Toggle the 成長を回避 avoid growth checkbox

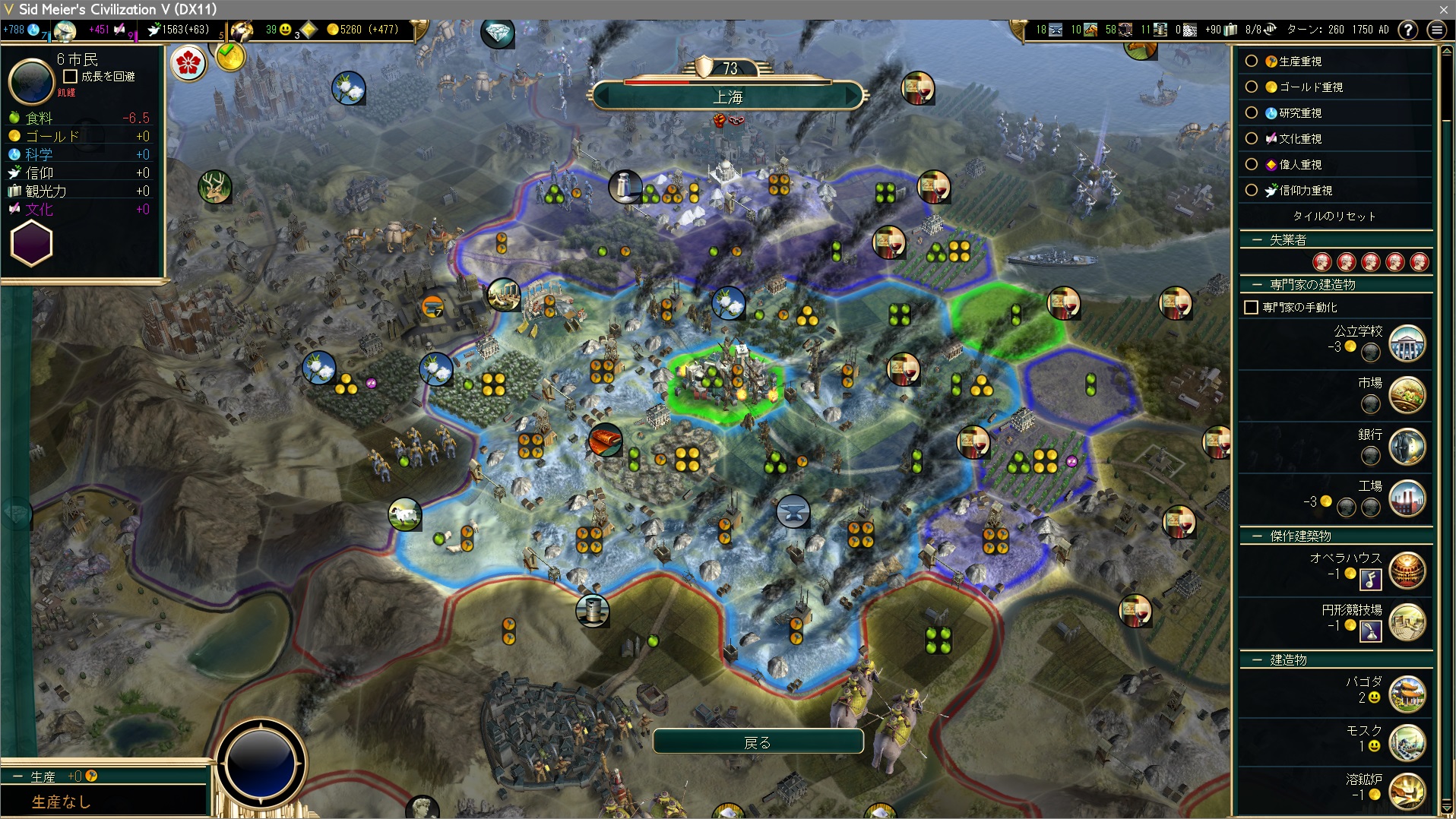click(x=71, y=77)
